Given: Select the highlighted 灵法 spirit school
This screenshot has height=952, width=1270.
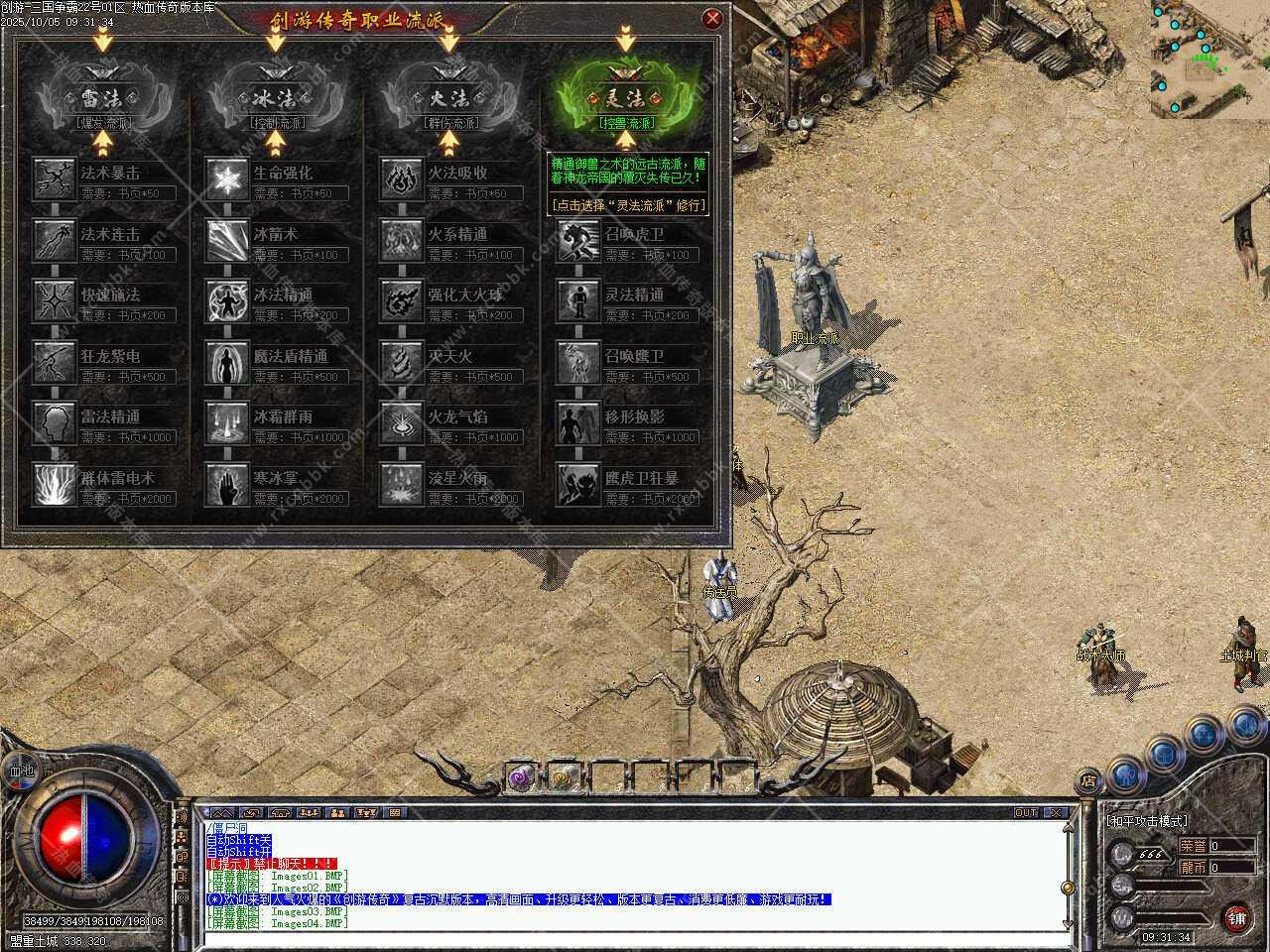Looking at the screenshot, I should pos(625,99).
